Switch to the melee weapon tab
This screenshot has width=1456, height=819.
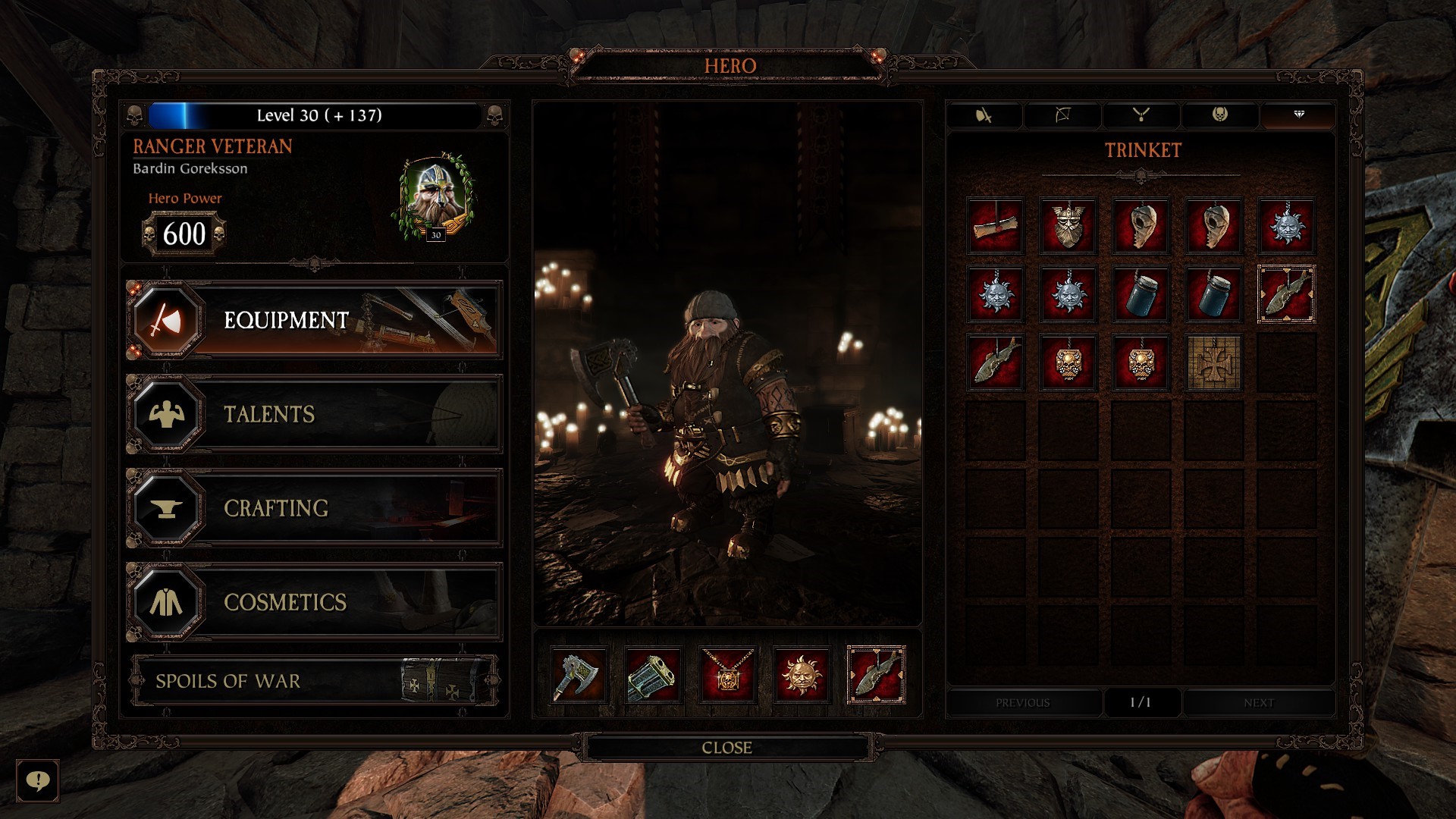click(x=984, y=115)
